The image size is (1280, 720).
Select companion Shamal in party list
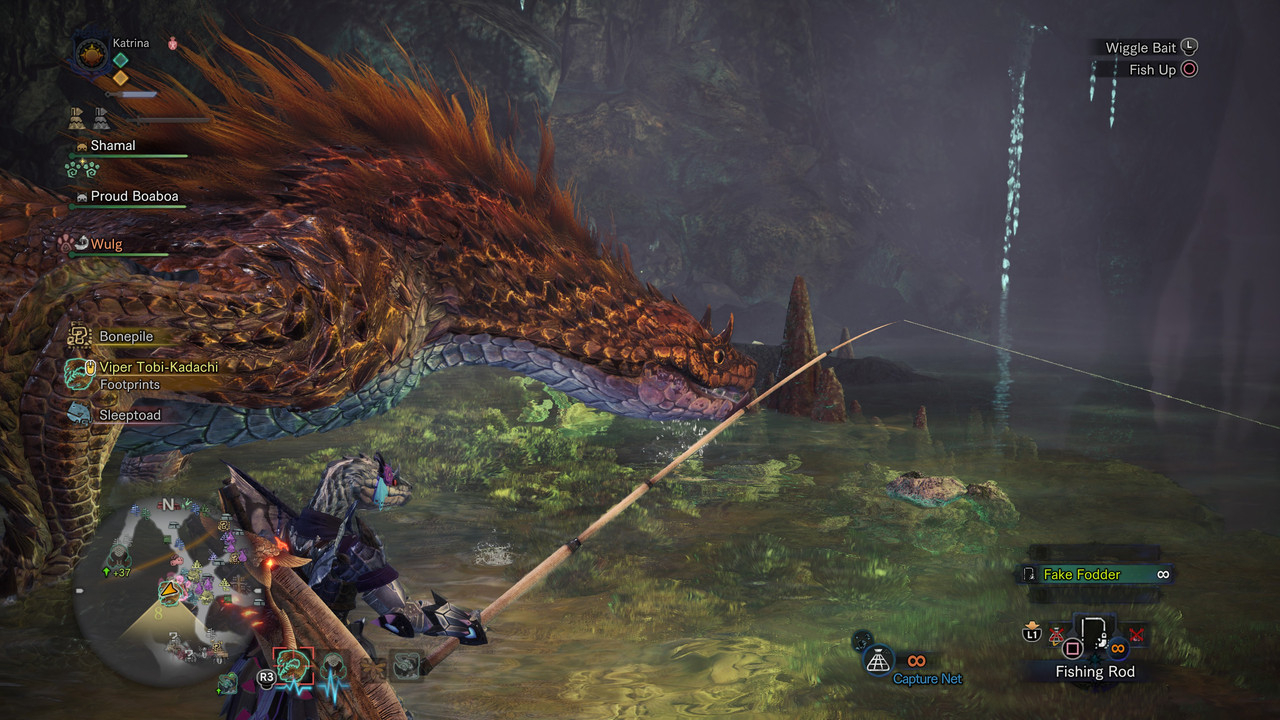click(x=113, y=146)
